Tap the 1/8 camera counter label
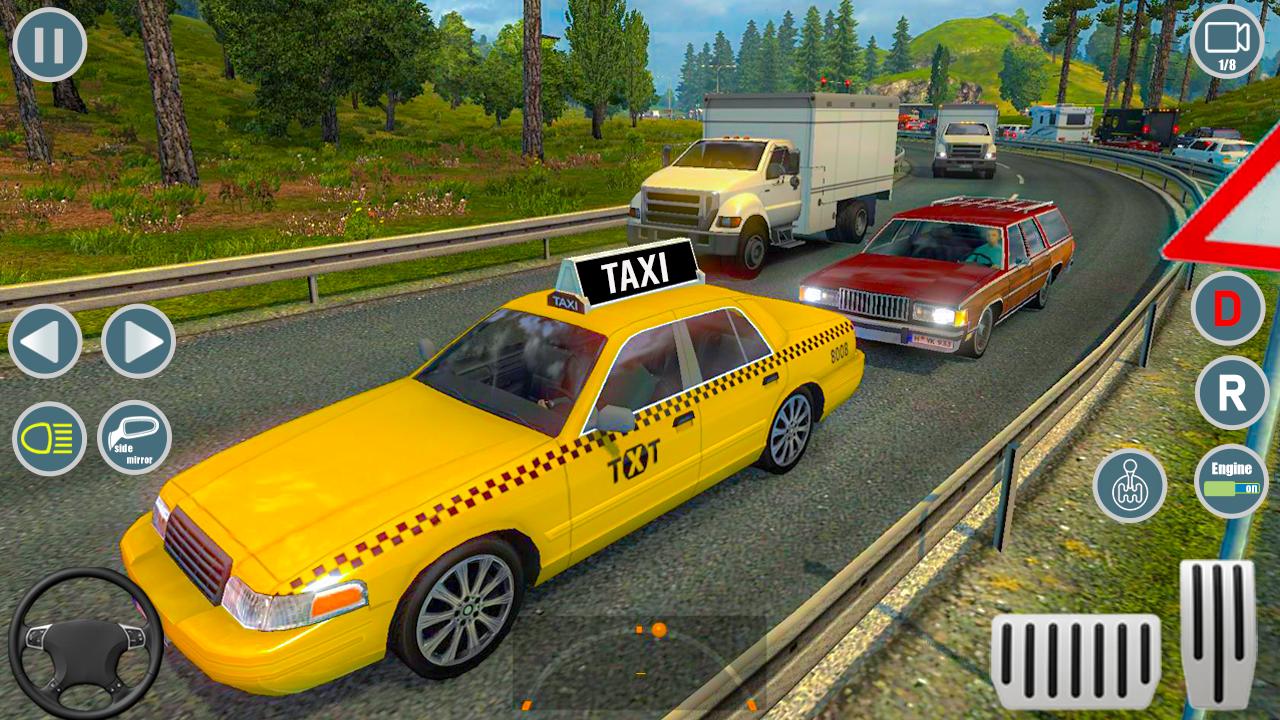The height and width of the screenshot is (720, 1280). pos(1227,63)
